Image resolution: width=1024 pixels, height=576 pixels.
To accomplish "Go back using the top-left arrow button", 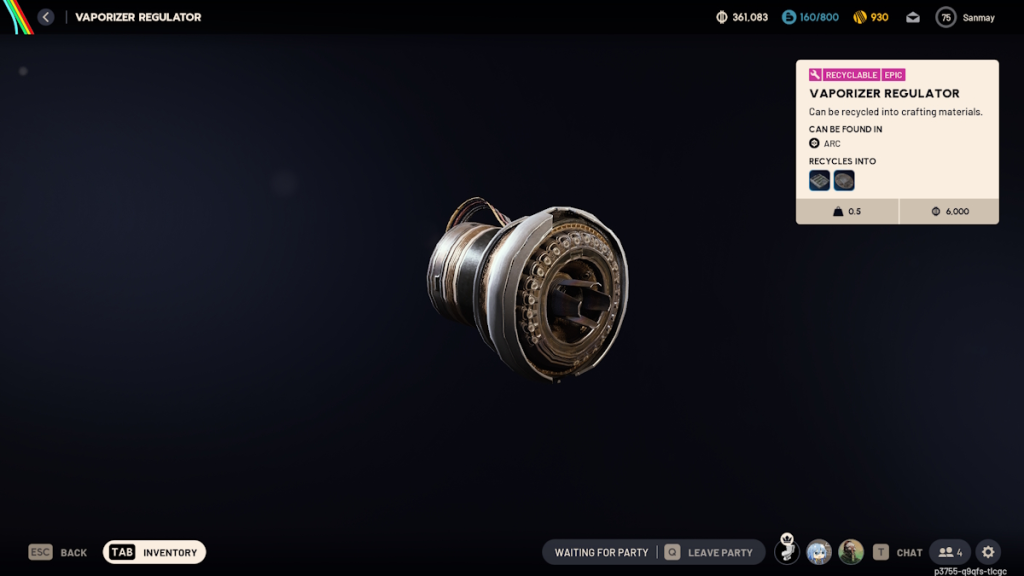I will pyautogui.click(x=46, y=17).
